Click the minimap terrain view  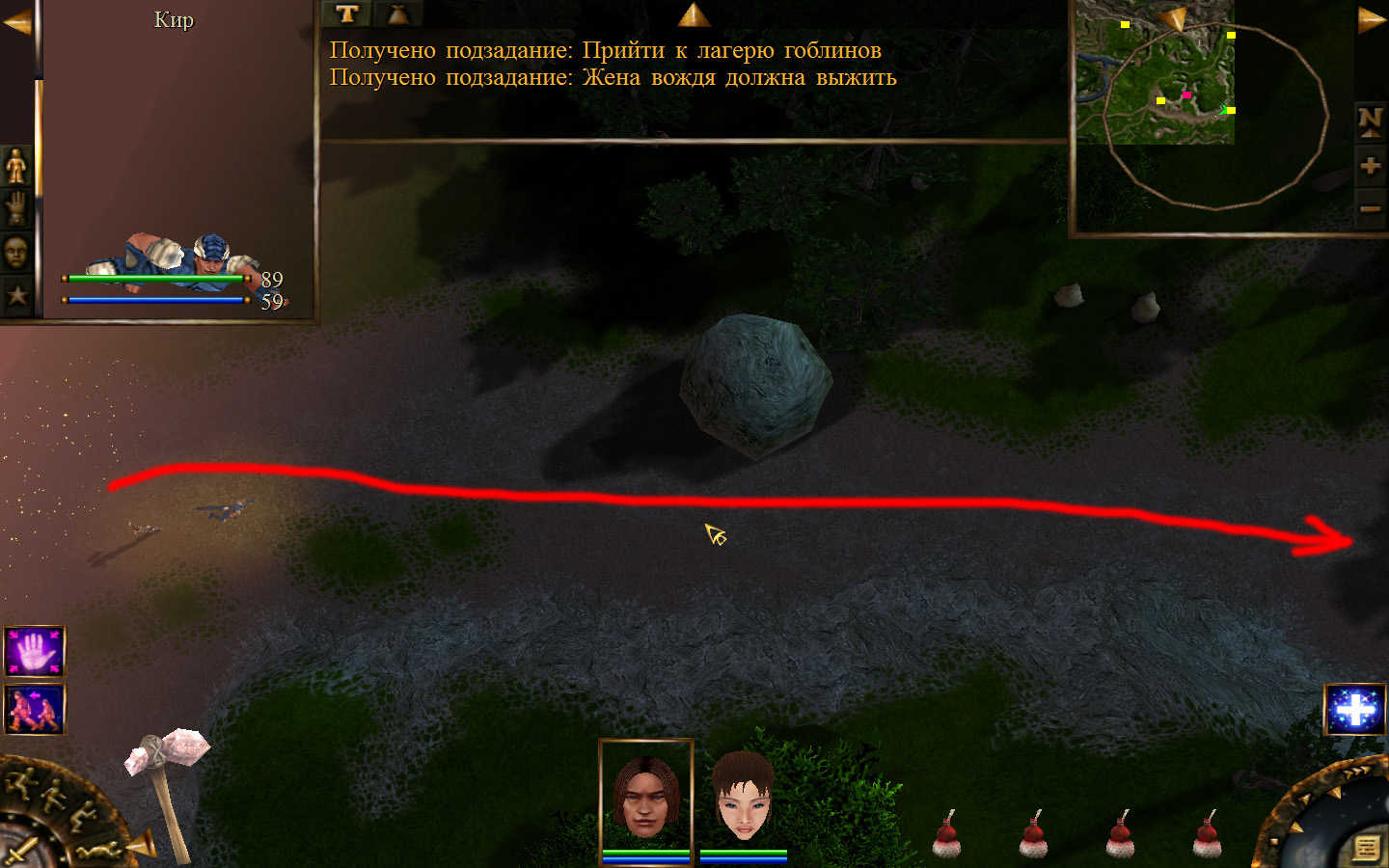tap(1155, 72)
